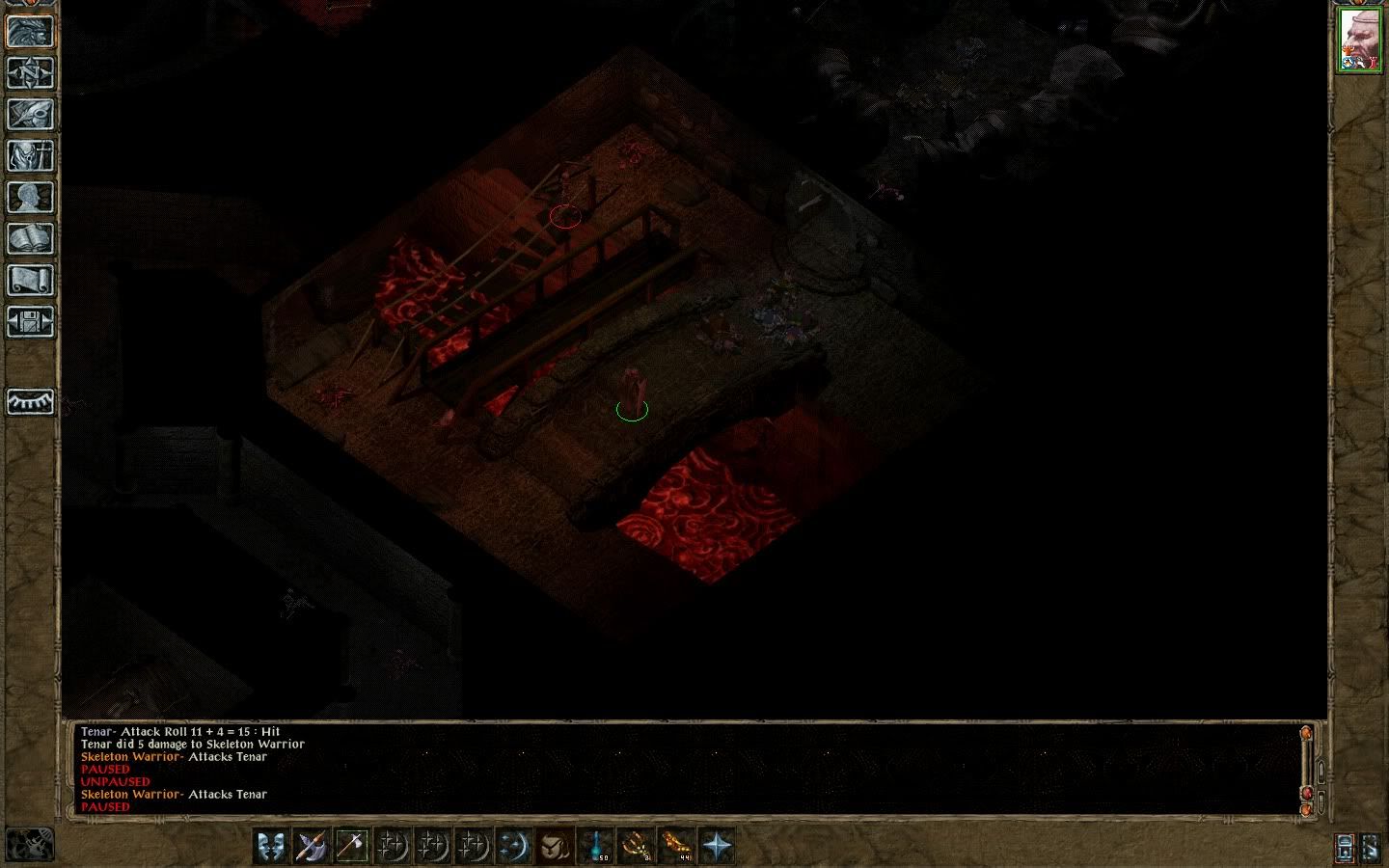
Task: Select Tenar's character portrait
Action: click(1359, 41)
